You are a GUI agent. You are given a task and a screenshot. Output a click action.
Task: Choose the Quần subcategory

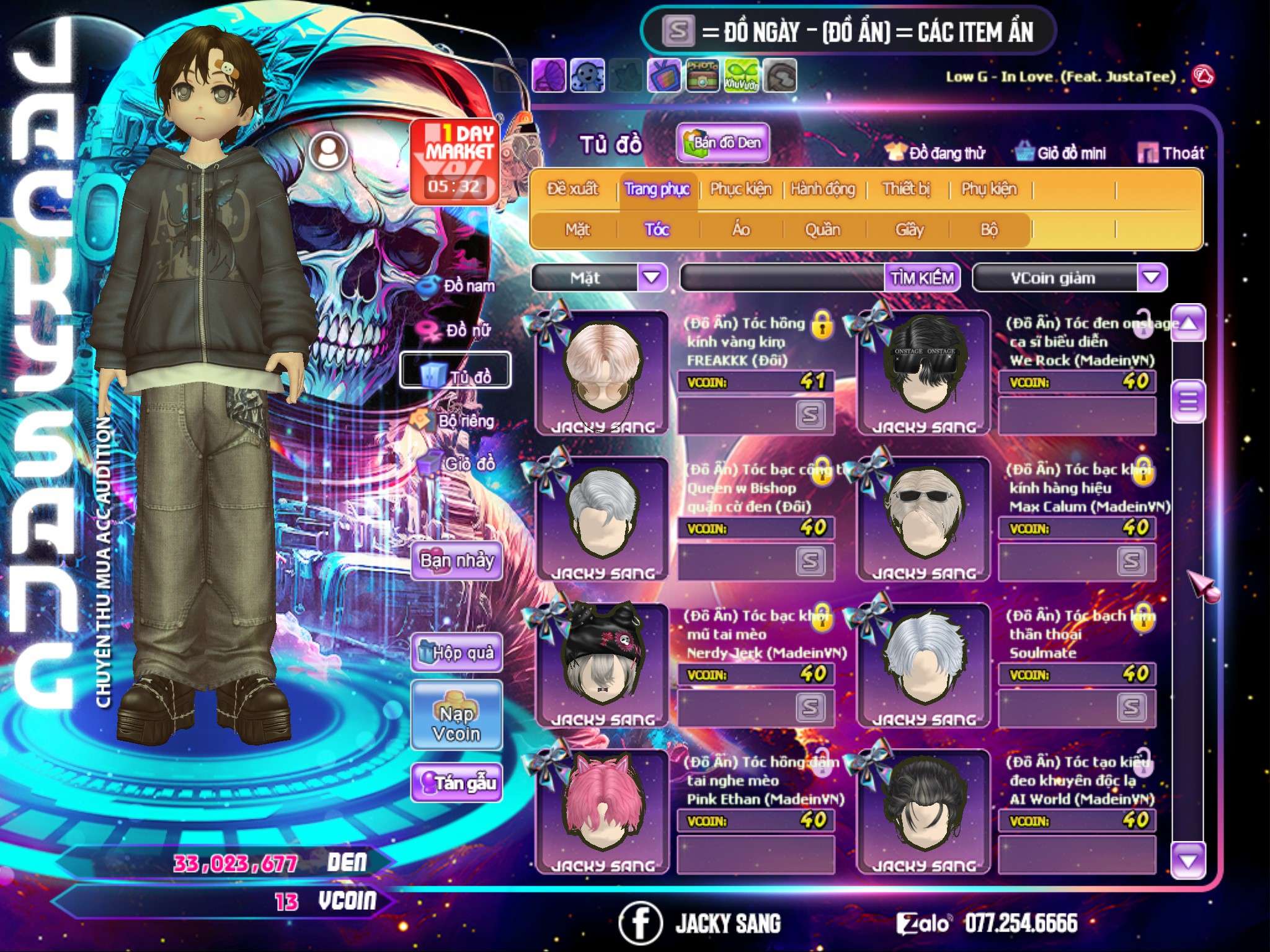822,230
